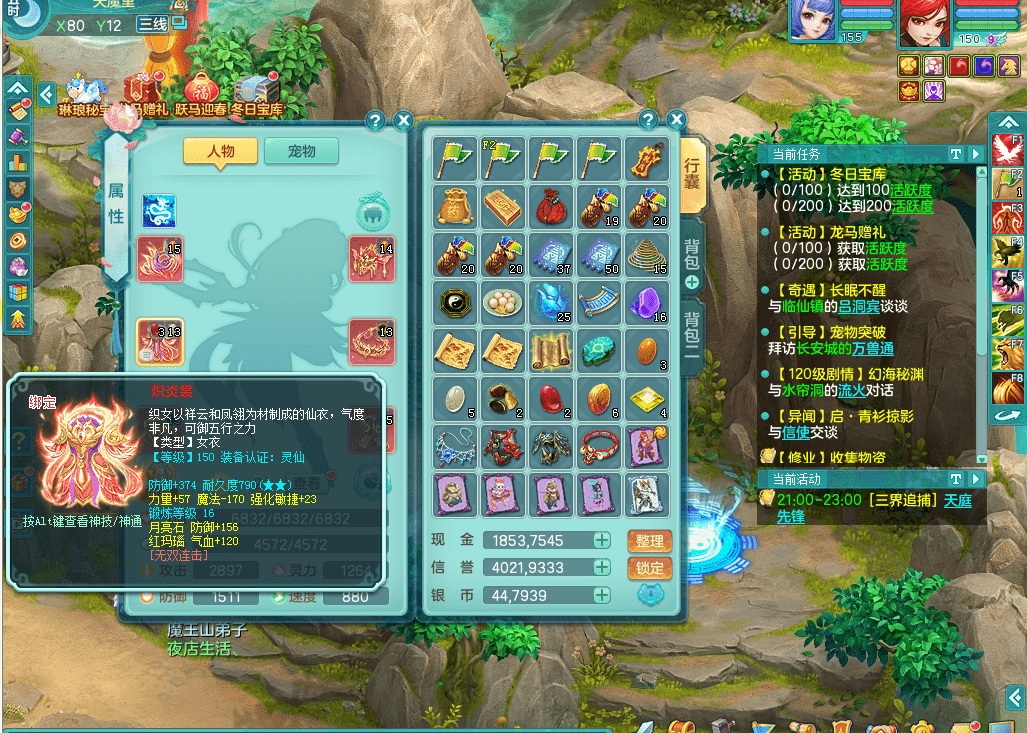Add 现金 using its plus button
Screen dimensions: 1027x733
pos(602,541)
